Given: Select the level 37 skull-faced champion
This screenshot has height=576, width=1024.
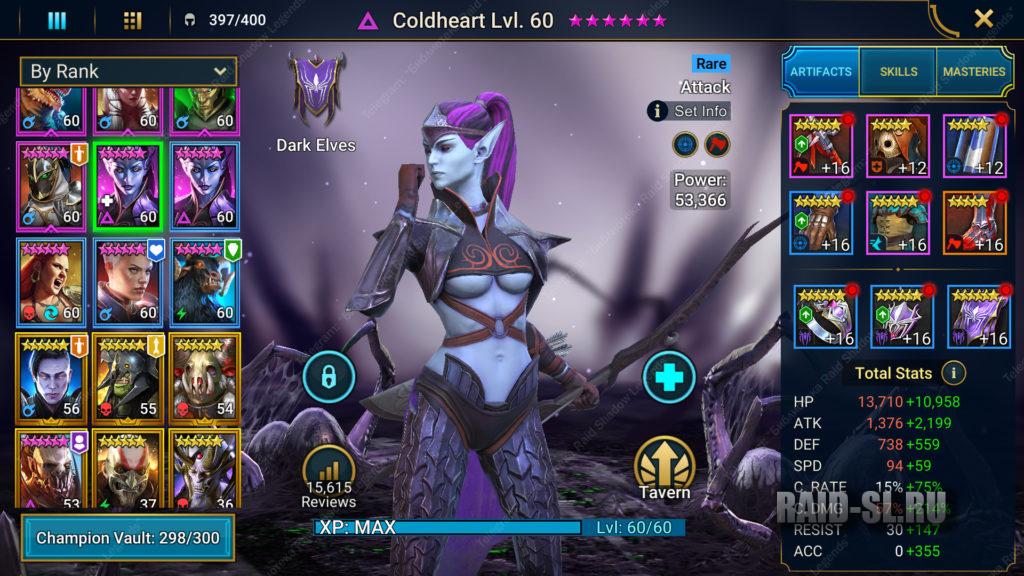Looking at the screenshot, I should tap(130, 472).
